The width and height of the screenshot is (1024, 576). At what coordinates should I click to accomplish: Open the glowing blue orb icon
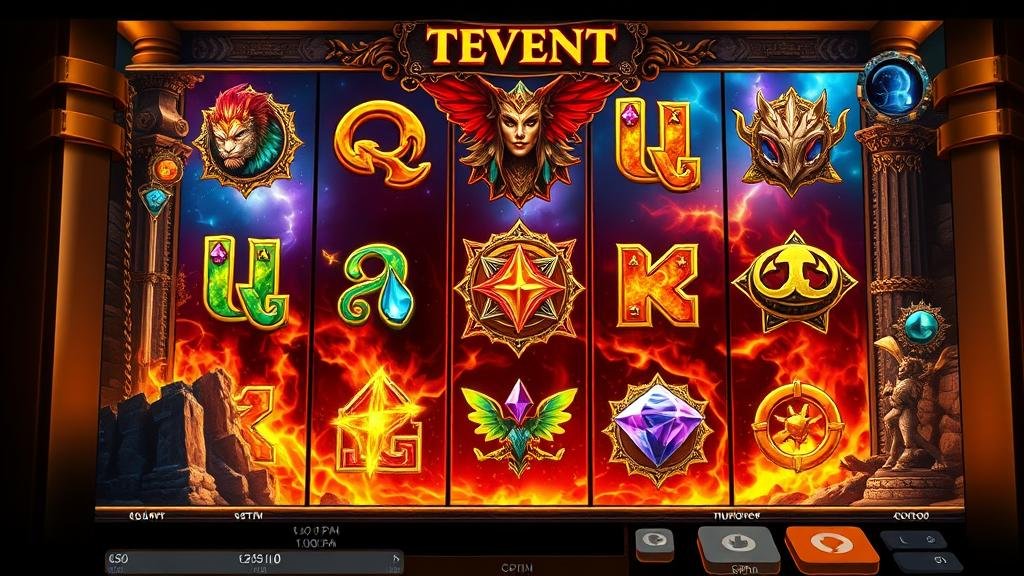click(x=893, y=86)
